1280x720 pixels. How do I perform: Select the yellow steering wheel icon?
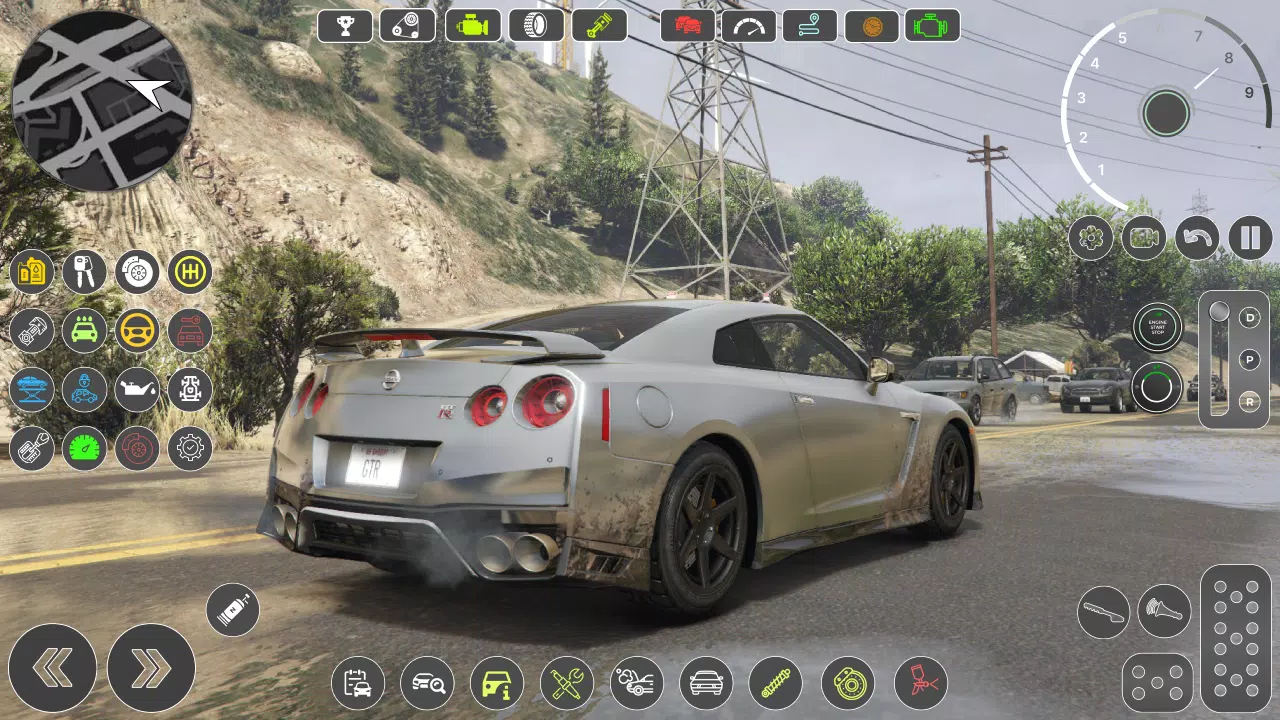137,331
